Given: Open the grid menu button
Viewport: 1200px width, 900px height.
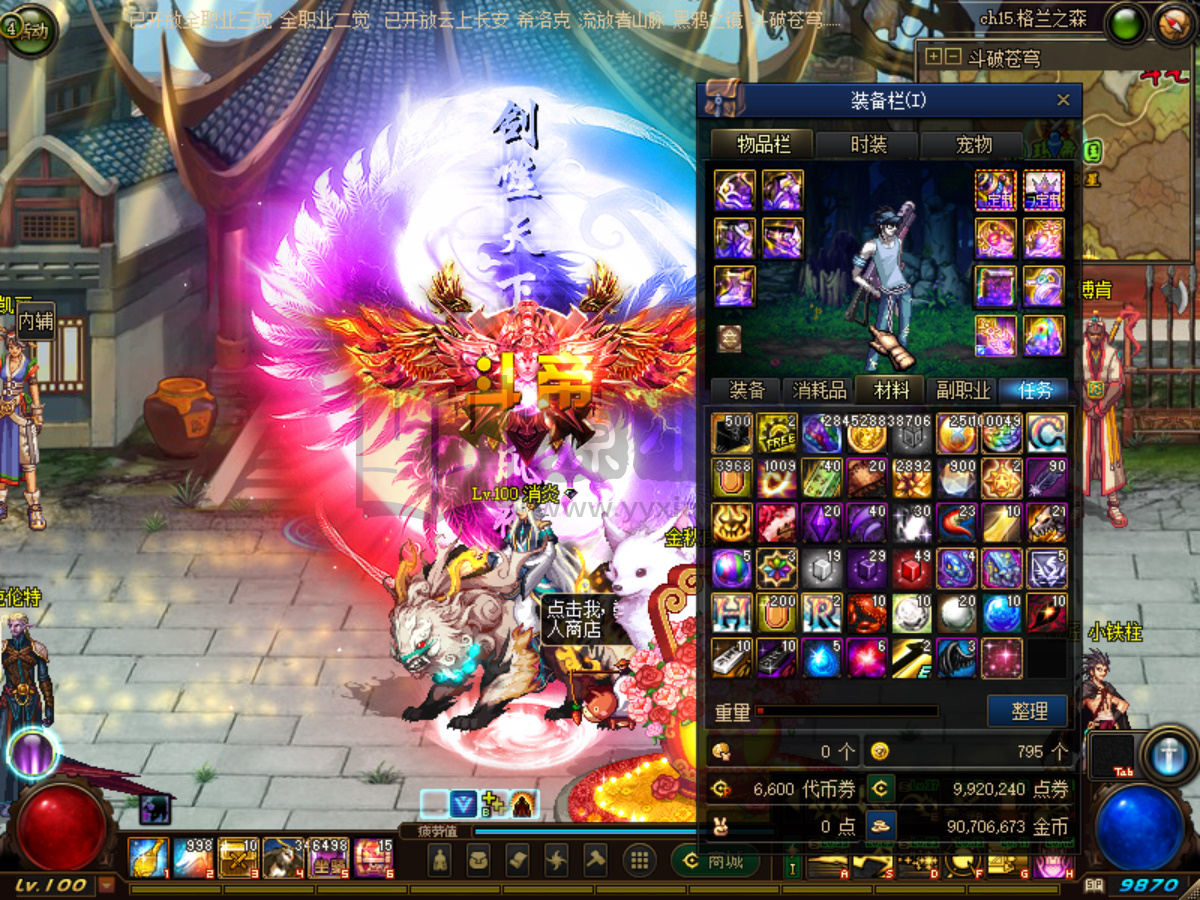Looking at the screenshot, I should pyautogui.click(x=639, y=860).
